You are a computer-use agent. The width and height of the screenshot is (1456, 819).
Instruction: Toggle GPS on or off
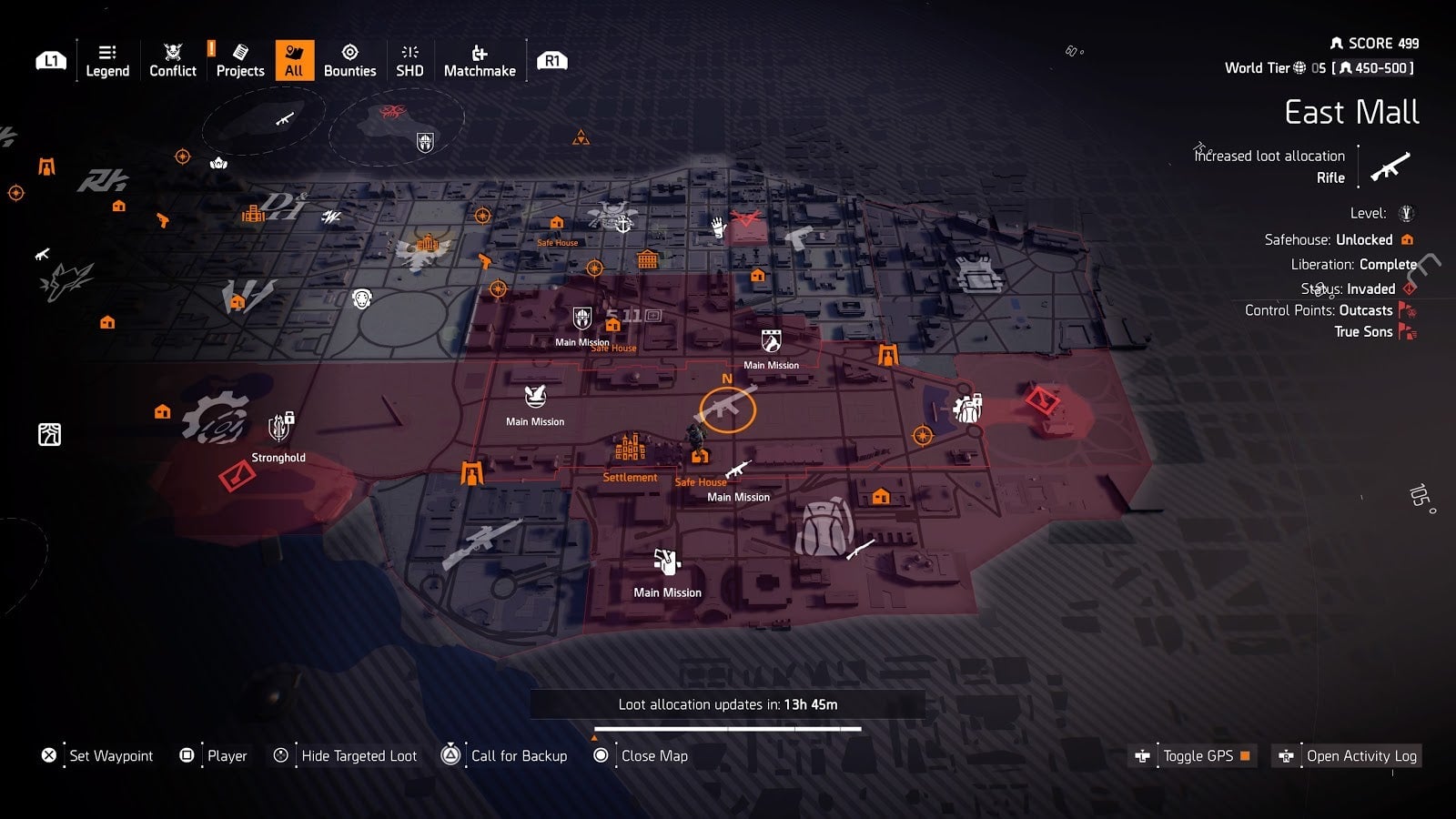(x=1194, y=755)
